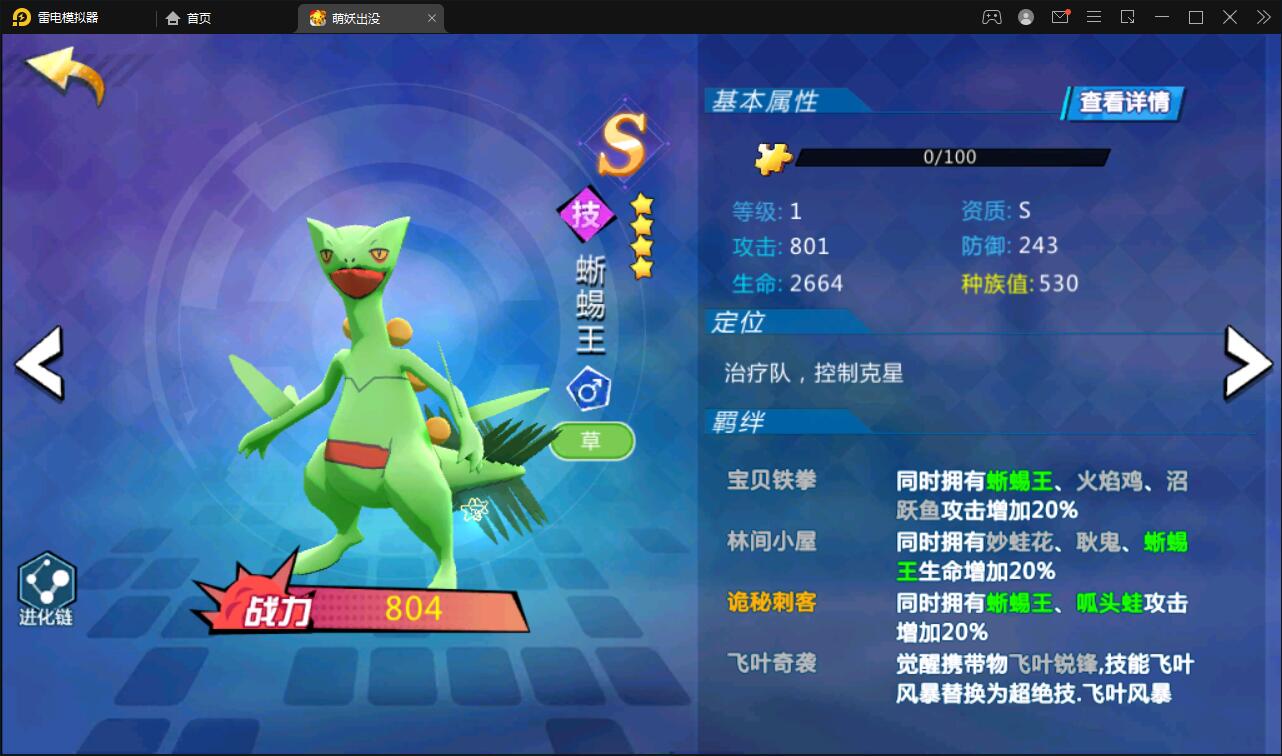Click the puzzle piece icon by the progress bar
This screenshot has width=1282, height=756.
(x=773, y=158)
